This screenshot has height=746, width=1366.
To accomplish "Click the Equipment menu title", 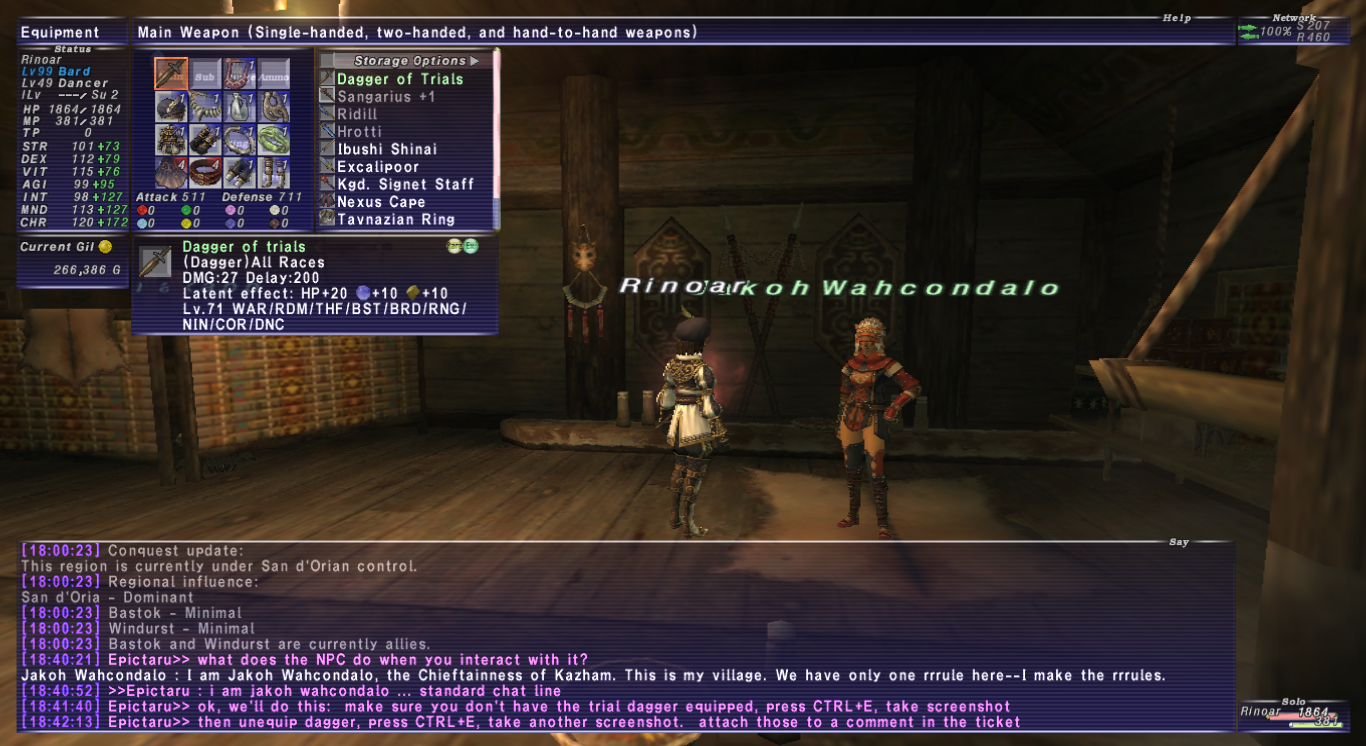I will coord(62,31).
